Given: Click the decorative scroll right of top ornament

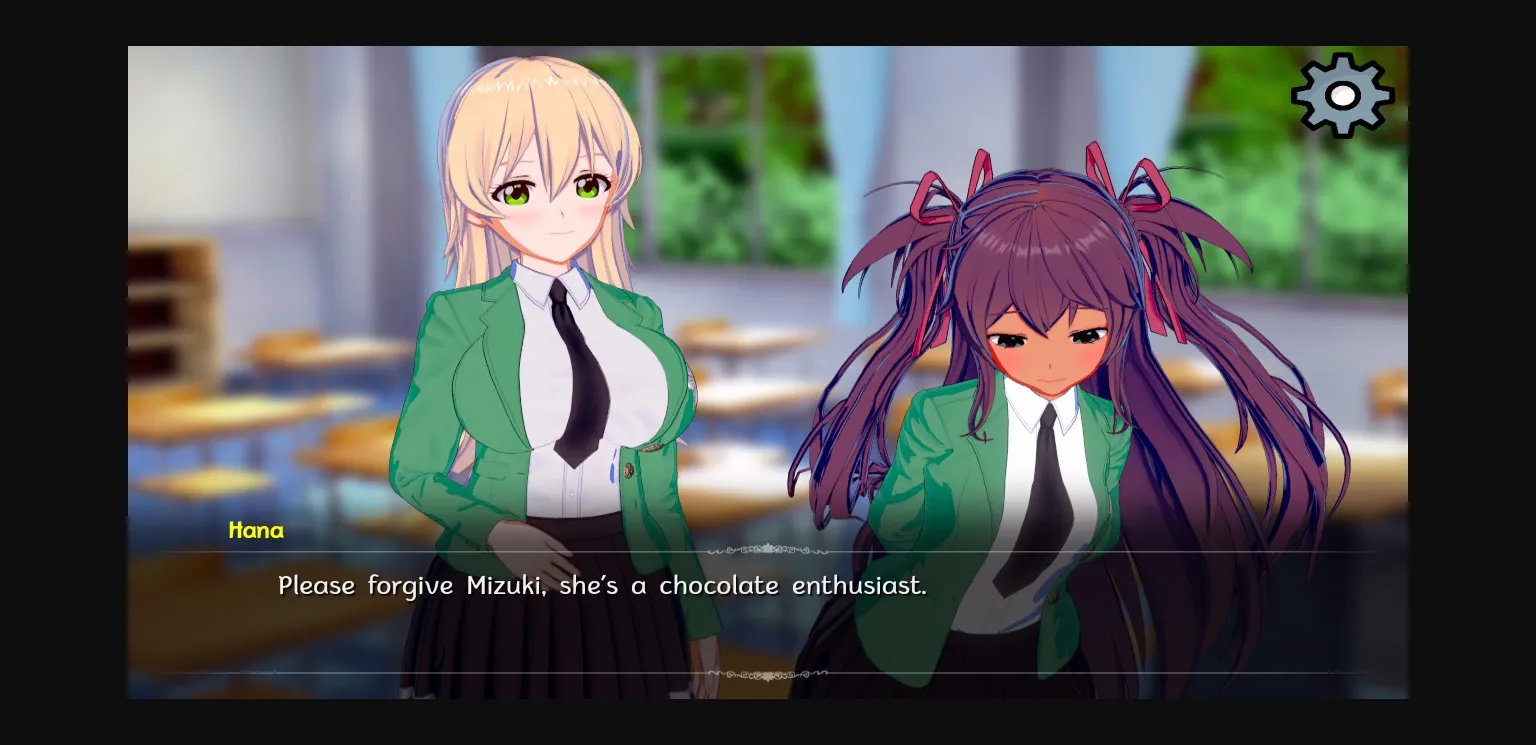Looking at the screenshot, I should click(818, 551).
